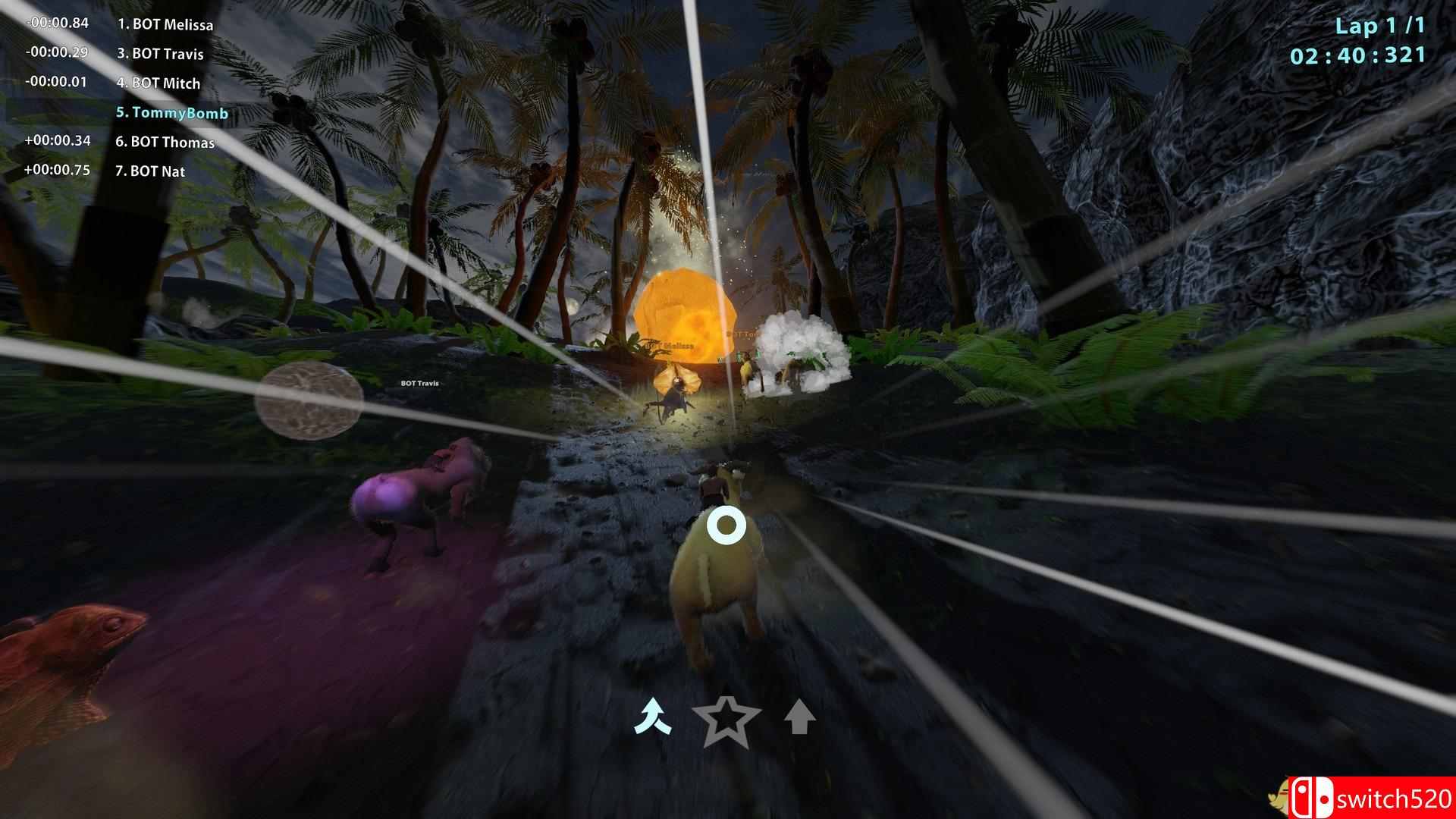Click the race timer showing 02:40:321
Image resolution: width=1456 pixels, height=819 pixels.
1357,55
